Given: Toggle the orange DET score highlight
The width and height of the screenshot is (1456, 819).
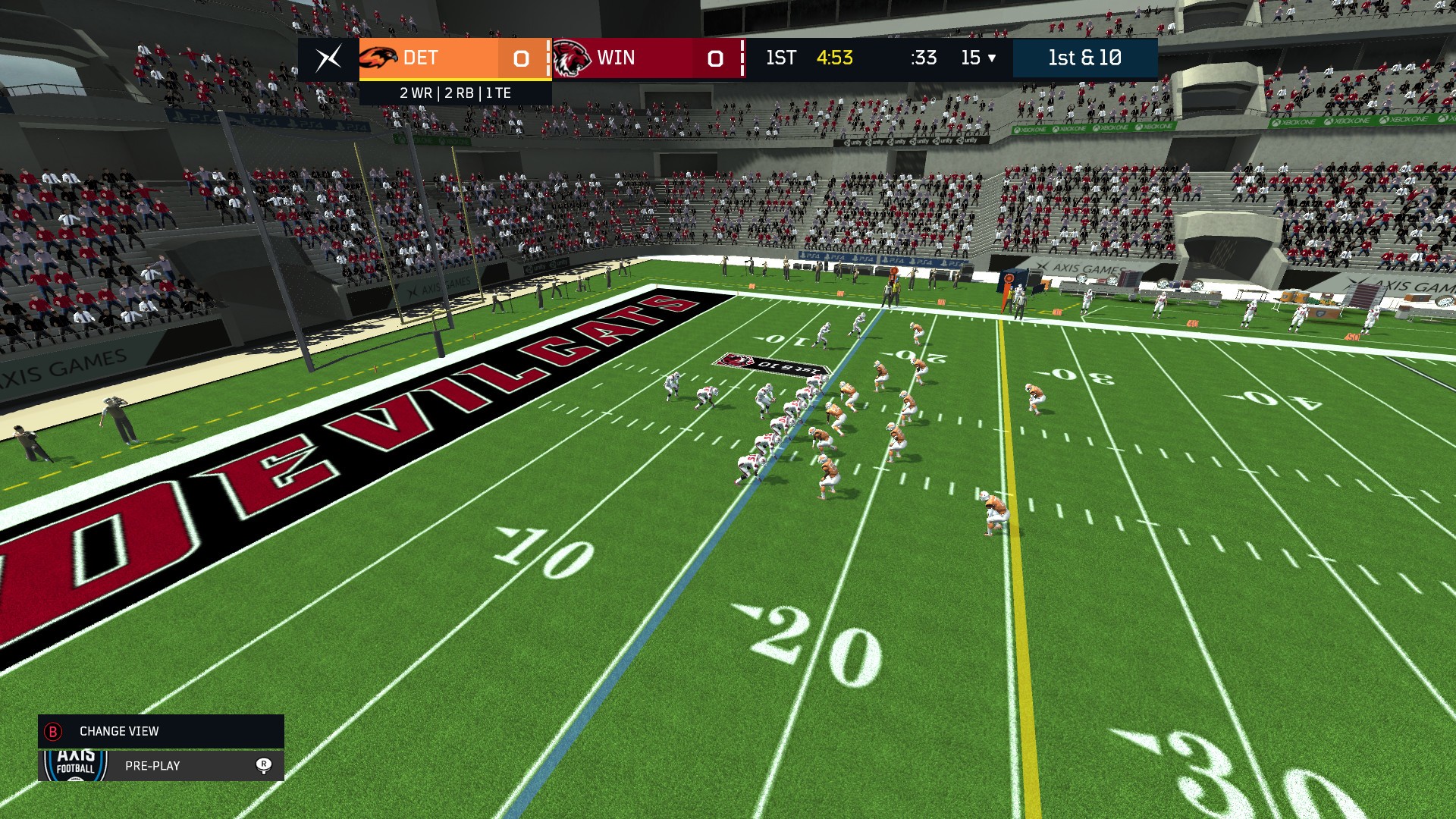Looking at the screenshot, I should pos(522,58).
